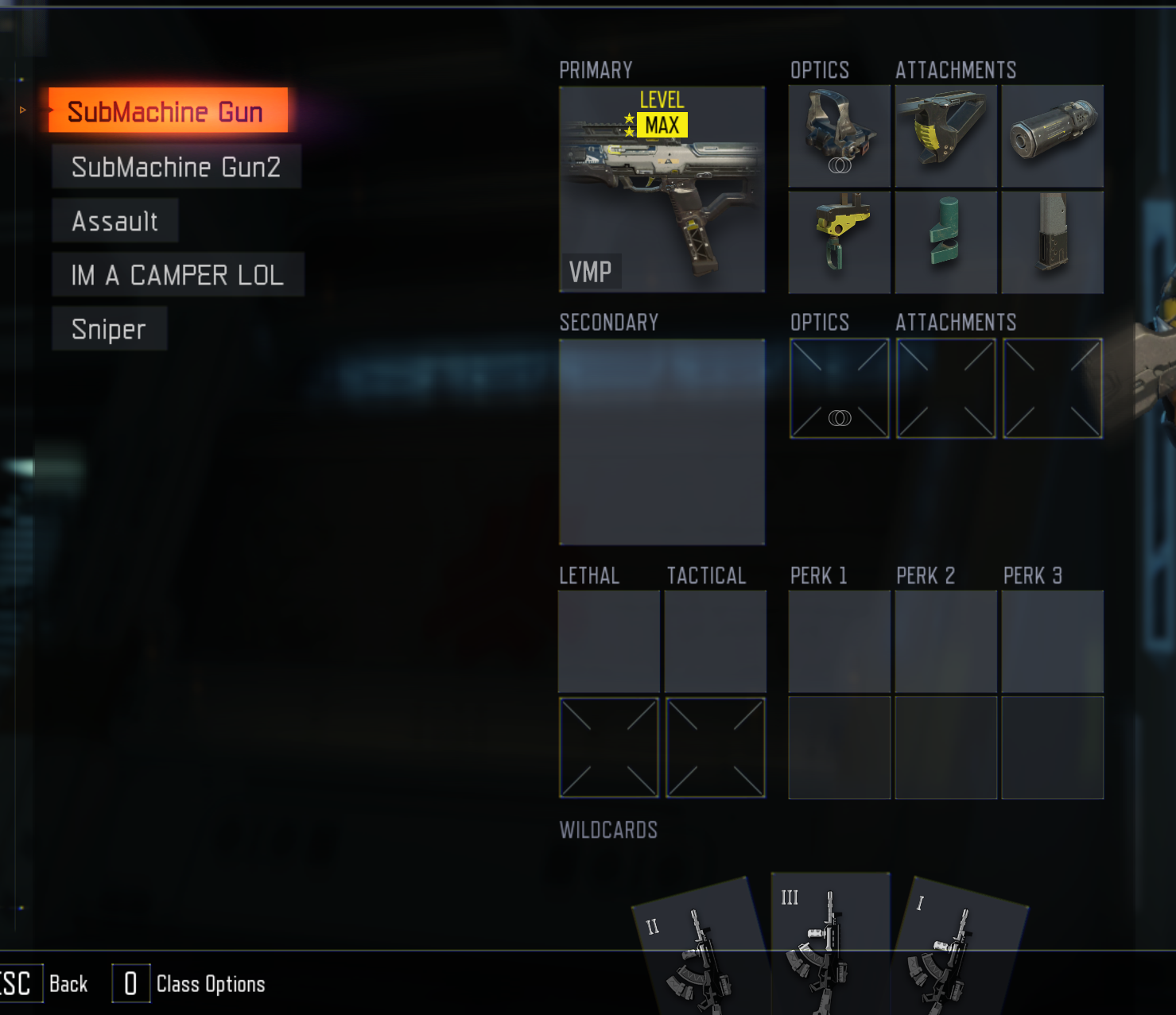Open Class Options

(x=210, y=984)
